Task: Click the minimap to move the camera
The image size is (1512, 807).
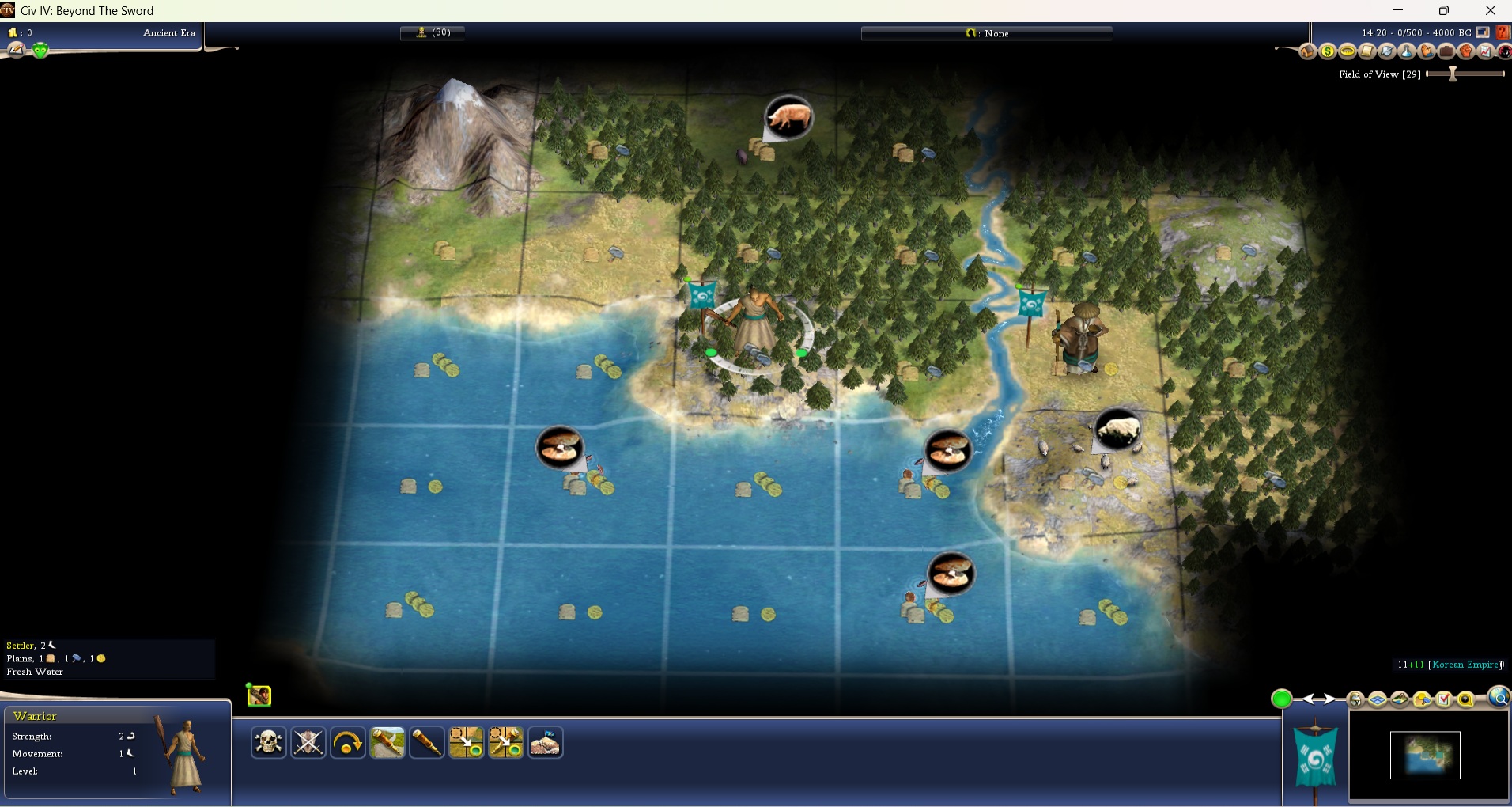Action: pyautogui.click(x=1425, y=756)
